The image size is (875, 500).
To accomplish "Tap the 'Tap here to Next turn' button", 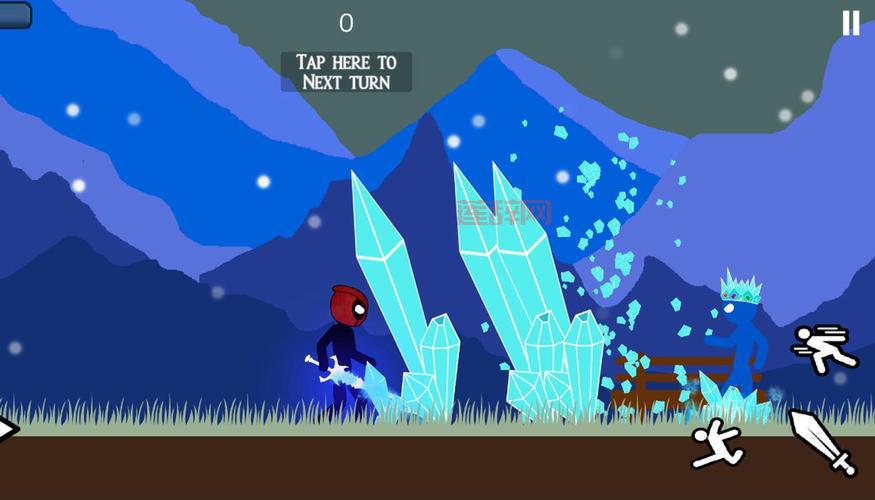I will (x=346, y=72).
